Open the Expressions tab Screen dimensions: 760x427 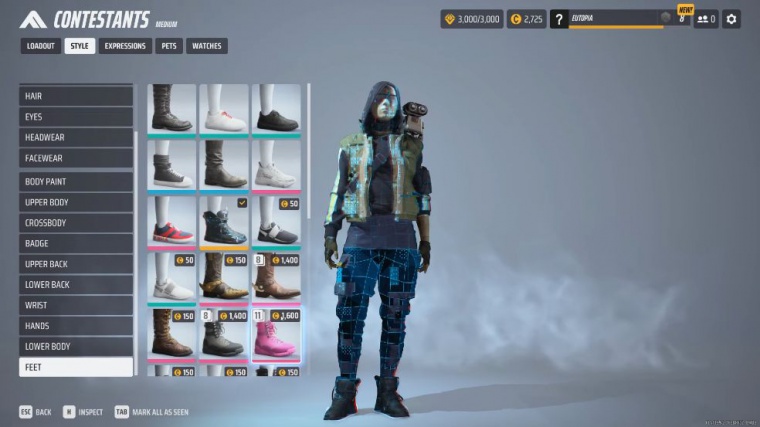pyautogui.click(x=124, y=46)
